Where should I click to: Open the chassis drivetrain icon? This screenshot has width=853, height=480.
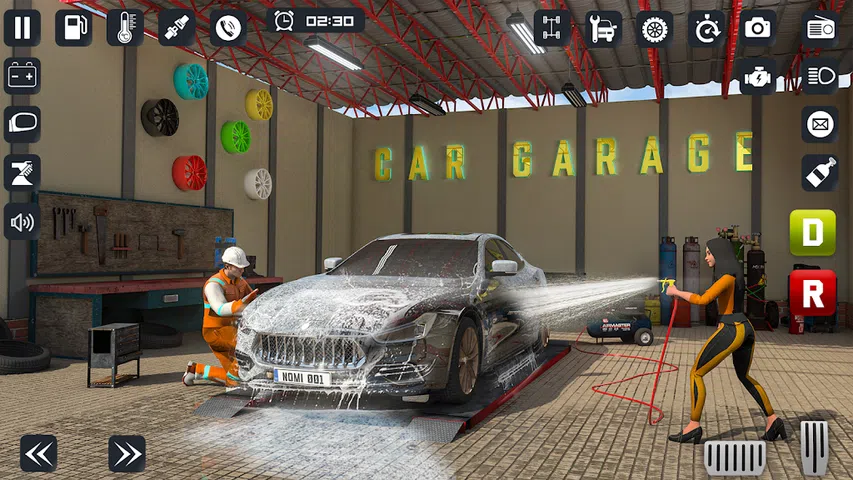tap(551, 28)
